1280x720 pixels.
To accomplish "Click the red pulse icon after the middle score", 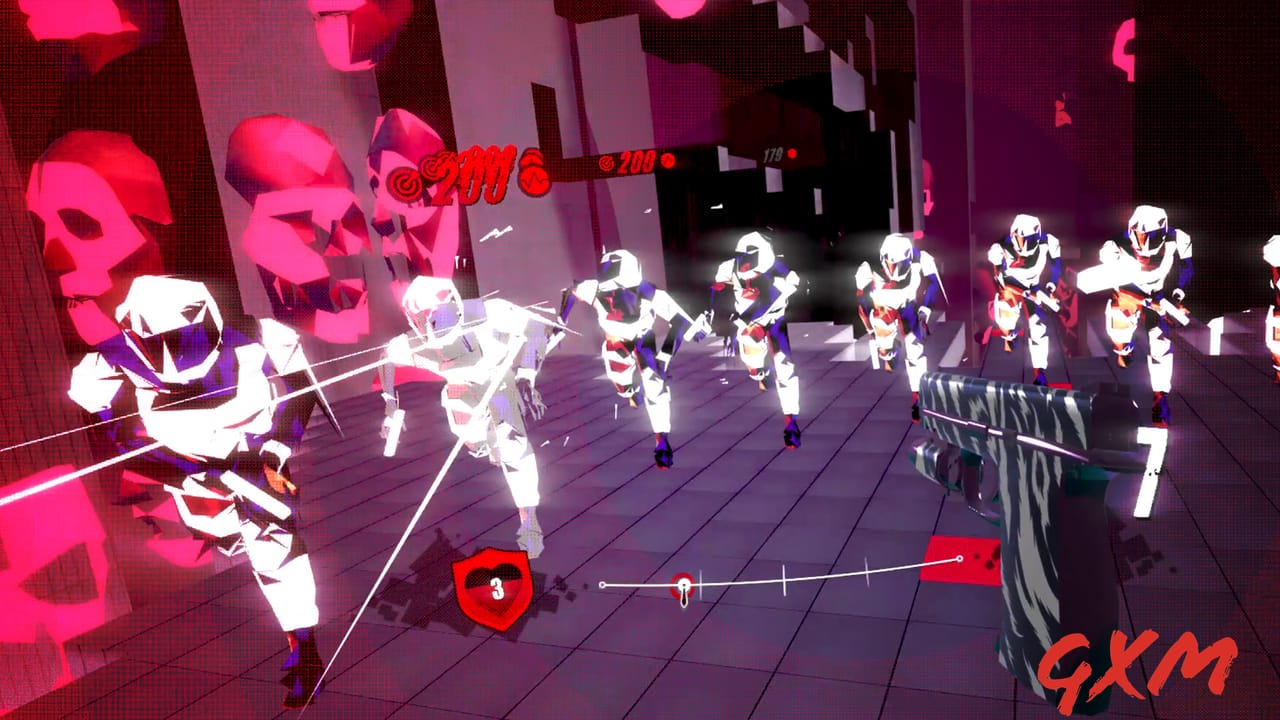I will (x=668, y=161).
